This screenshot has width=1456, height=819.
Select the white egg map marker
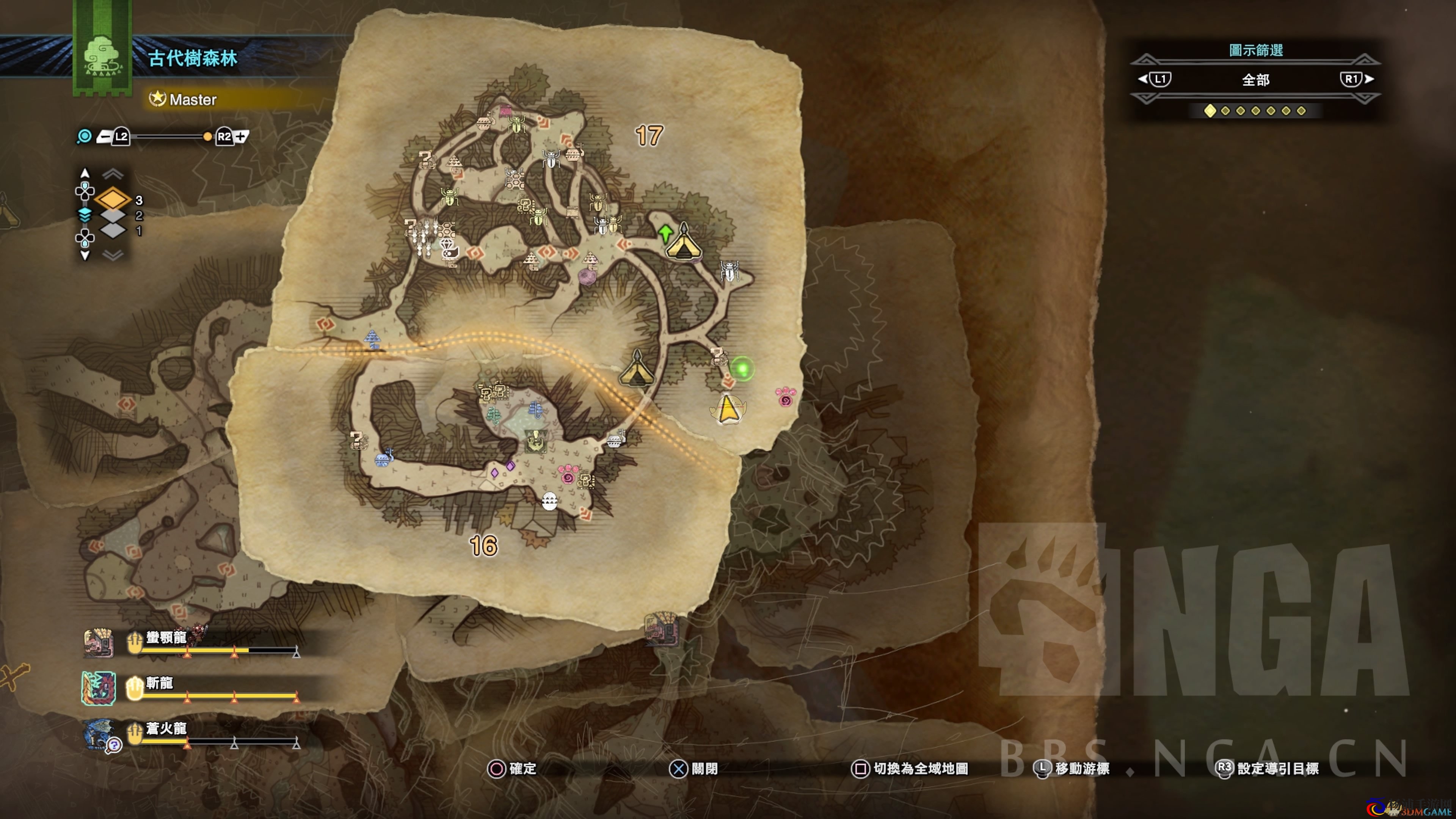pyautogui.click(x=549, y=501)
